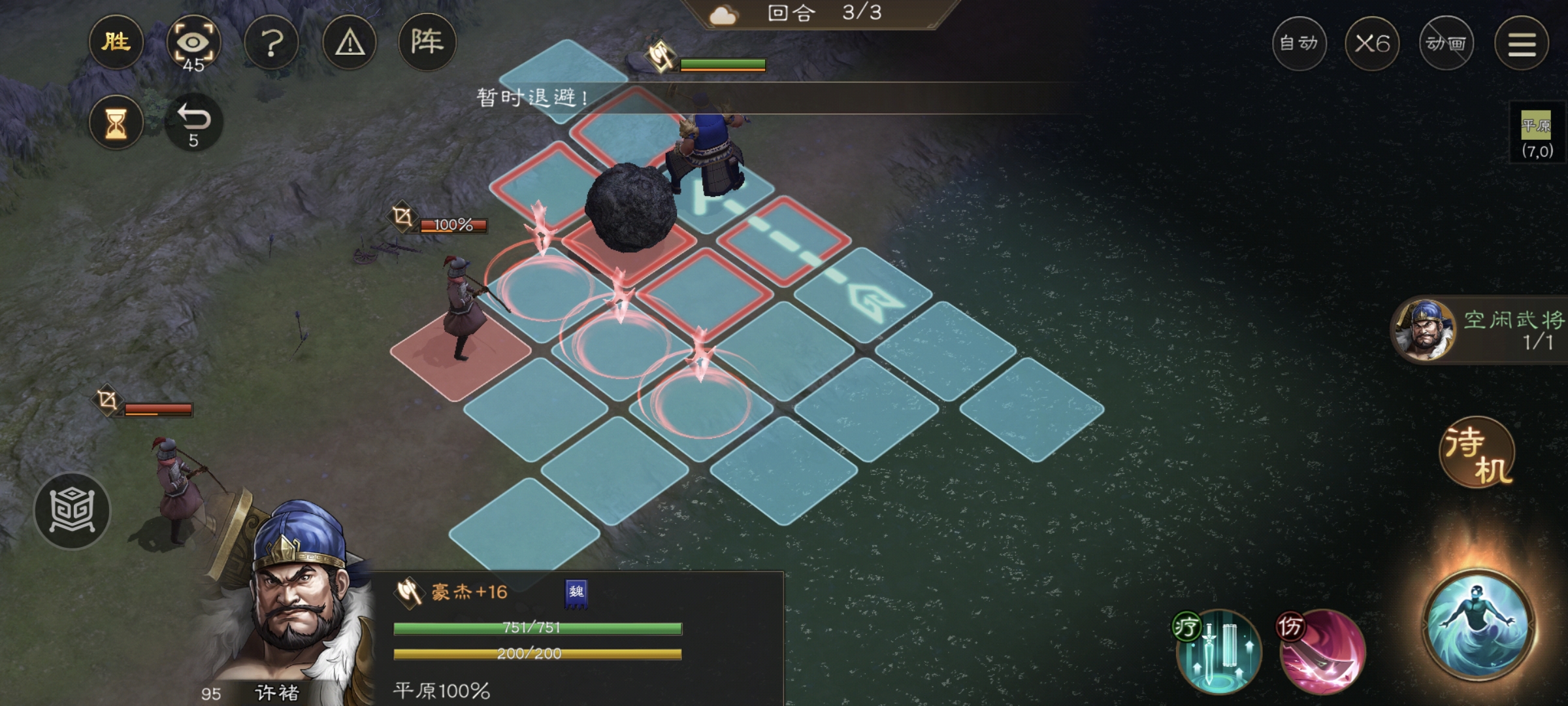The width and height of the screenshot is (1568, 706).
Task: Cast the water spirit ultimate ability
Action: [x=1478, y=626]
